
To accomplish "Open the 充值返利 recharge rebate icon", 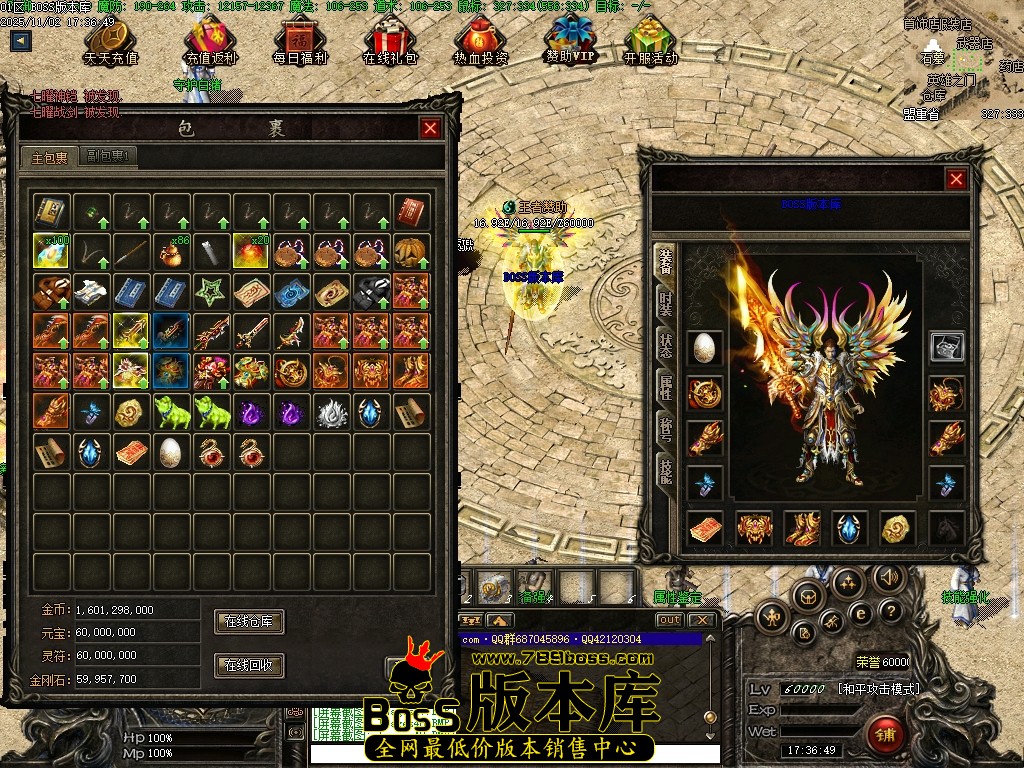I will tap(211, 42).
